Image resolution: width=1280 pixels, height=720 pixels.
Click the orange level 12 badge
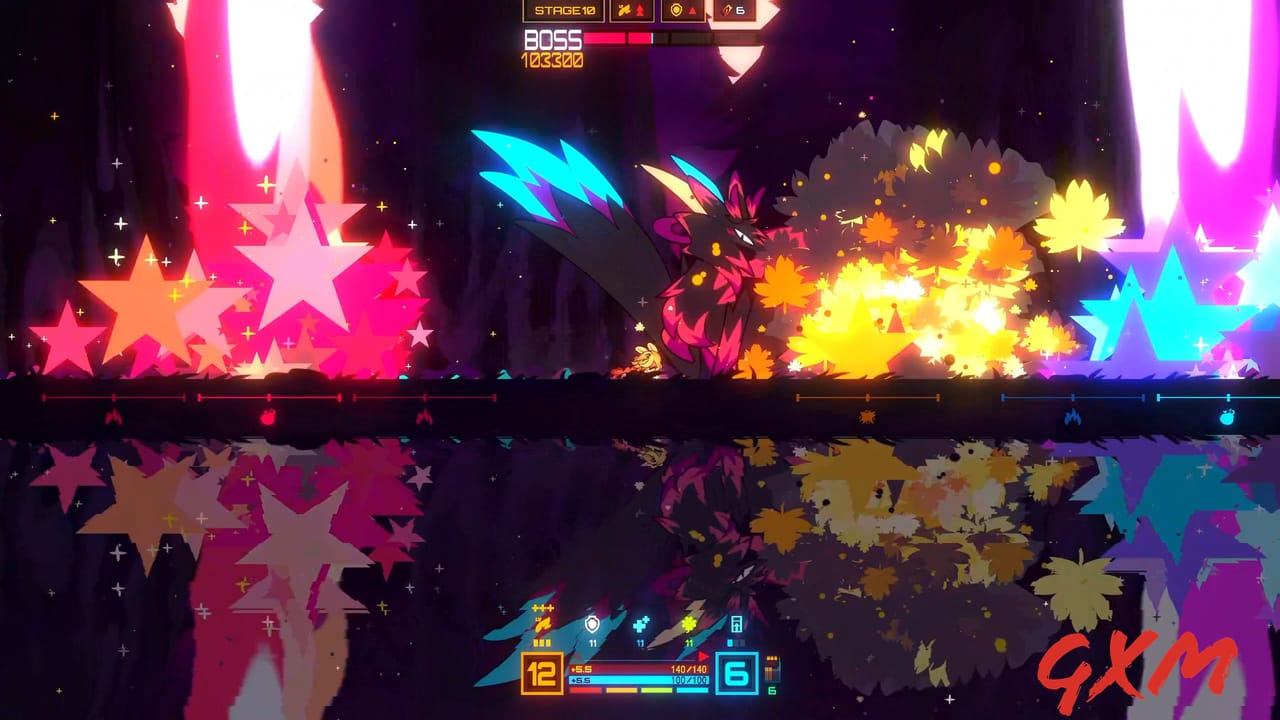(x=540, y=671)
